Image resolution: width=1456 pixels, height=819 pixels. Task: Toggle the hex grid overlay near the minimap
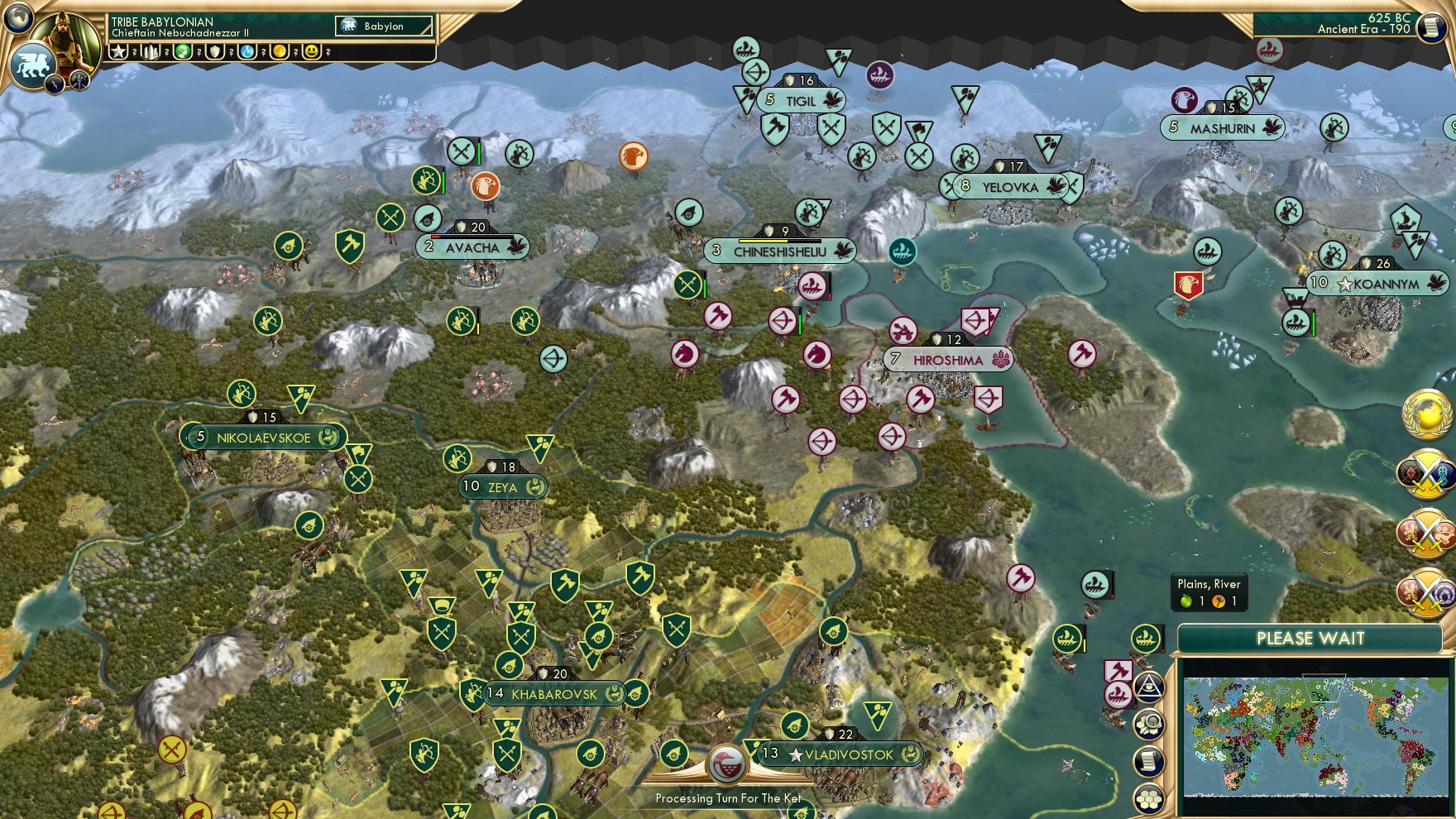tap(1147, 798)
